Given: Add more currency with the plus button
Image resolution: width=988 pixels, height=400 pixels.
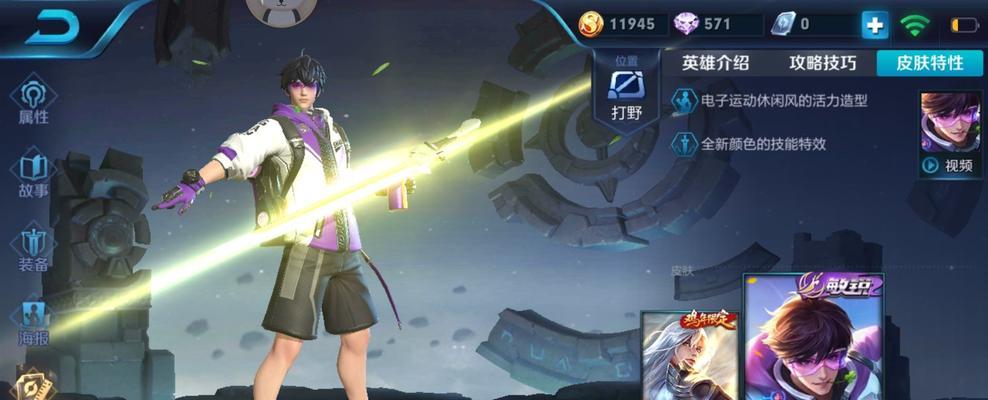Looking at the screenshot, I should pos(875,25).
